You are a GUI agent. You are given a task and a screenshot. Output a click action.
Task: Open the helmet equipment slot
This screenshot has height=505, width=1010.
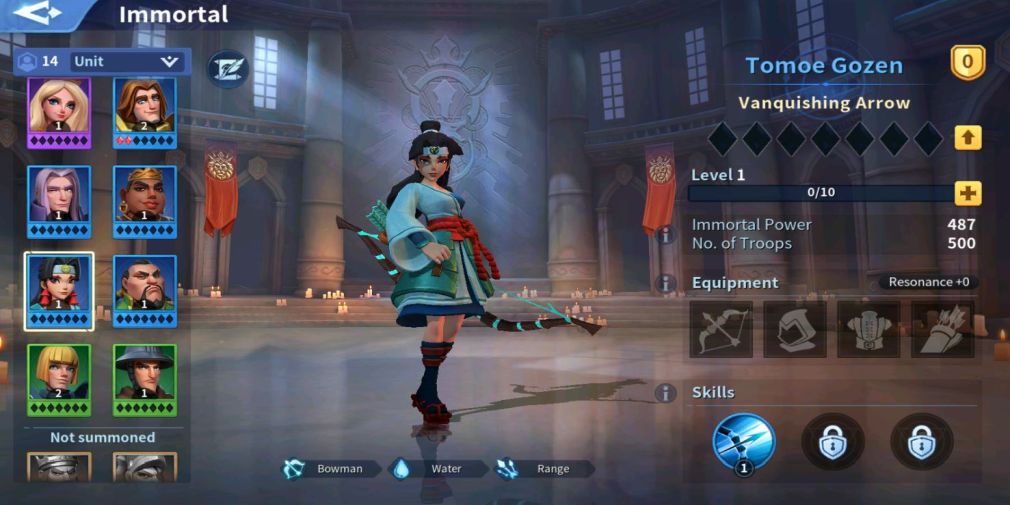click(795, 329)
